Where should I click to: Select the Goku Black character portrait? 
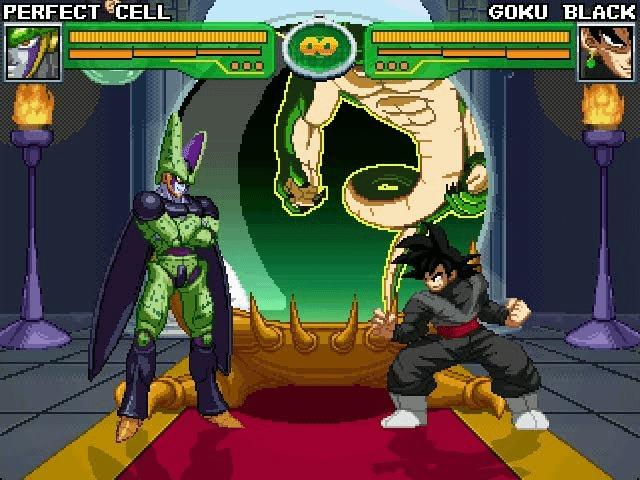pos(605,52)
